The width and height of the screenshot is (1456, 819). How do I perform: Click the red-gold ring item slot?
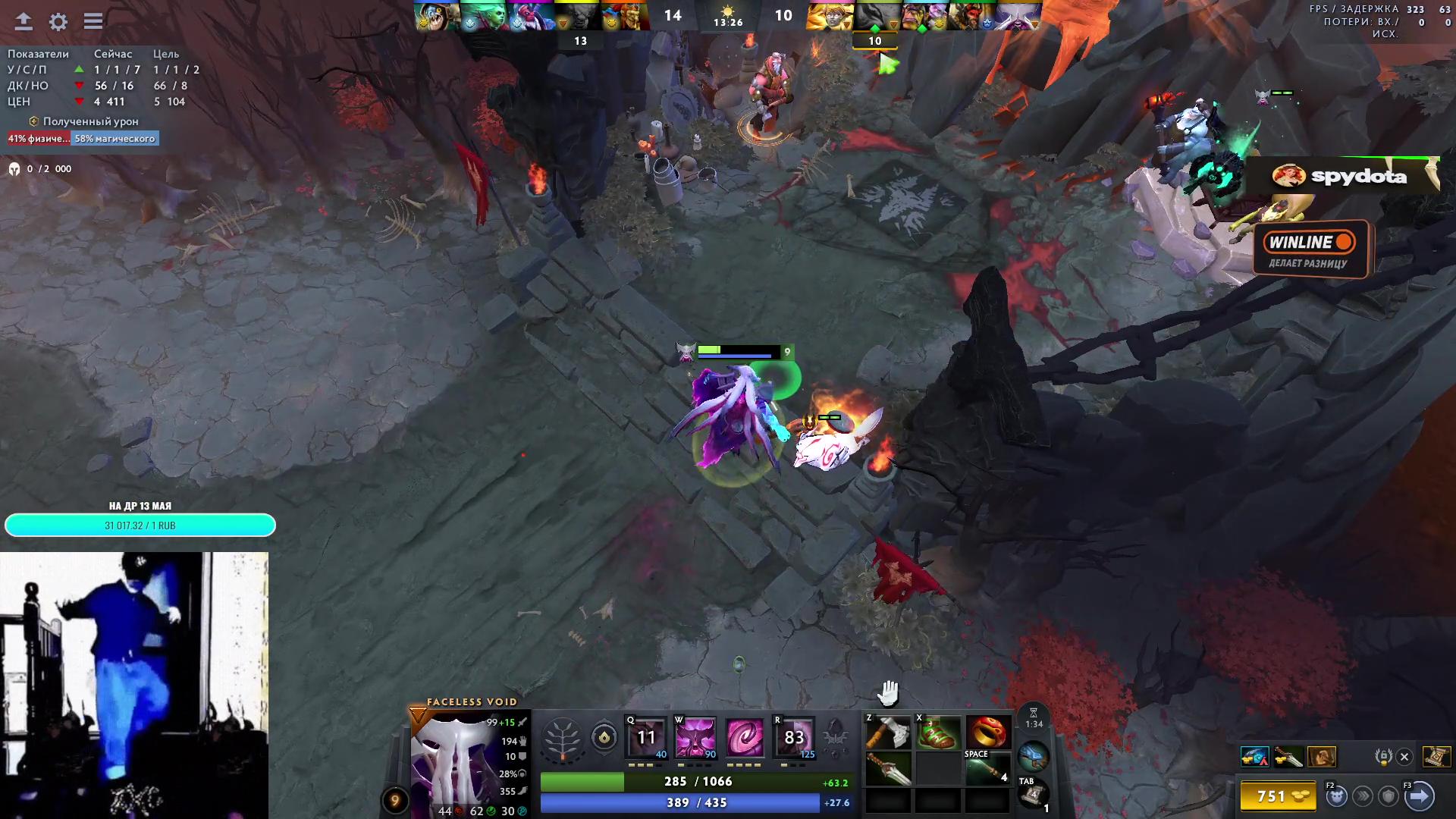pos(988,733)
